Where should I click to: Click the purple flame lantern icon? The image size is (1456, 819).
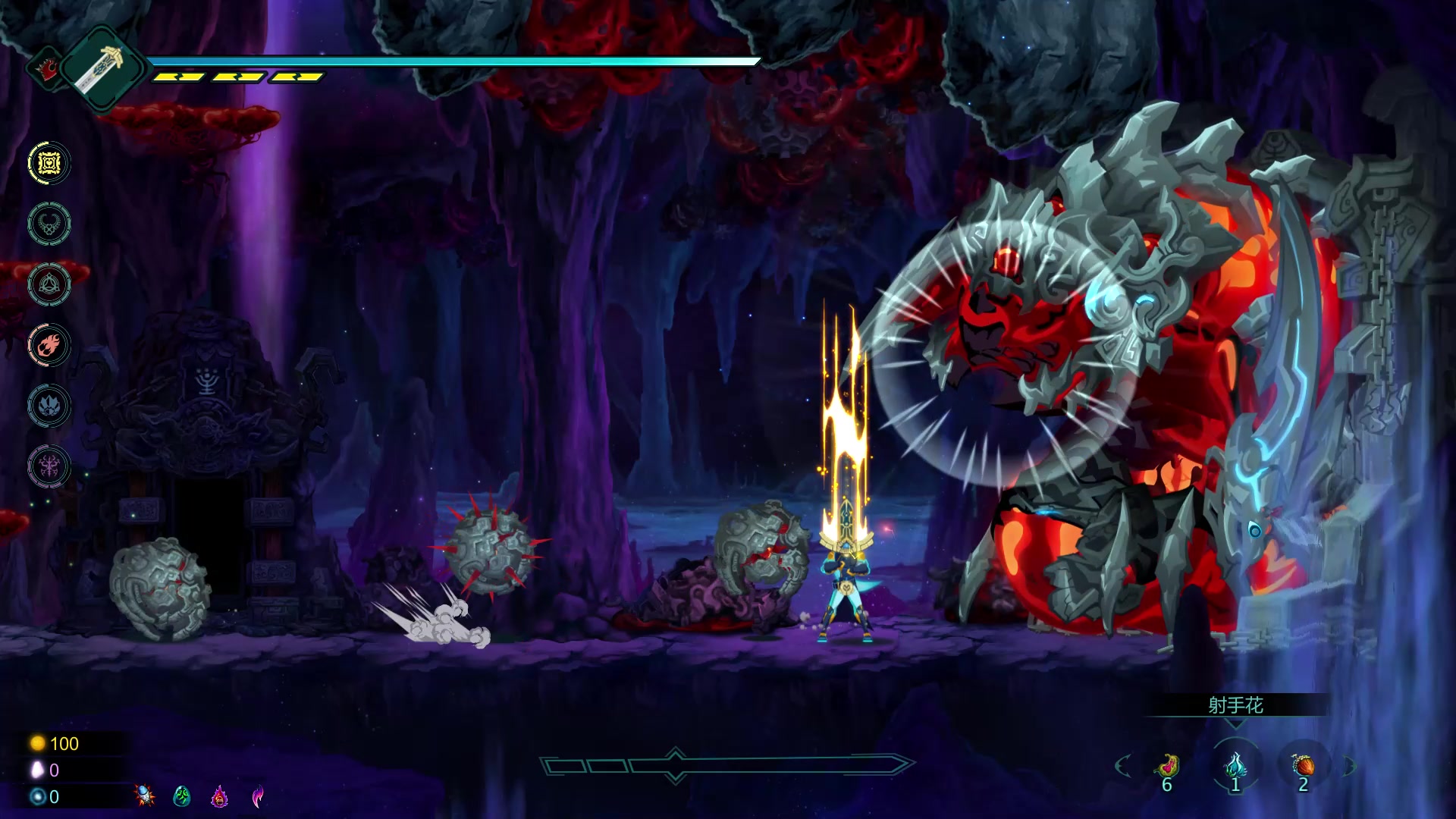[x=220, y=795]
